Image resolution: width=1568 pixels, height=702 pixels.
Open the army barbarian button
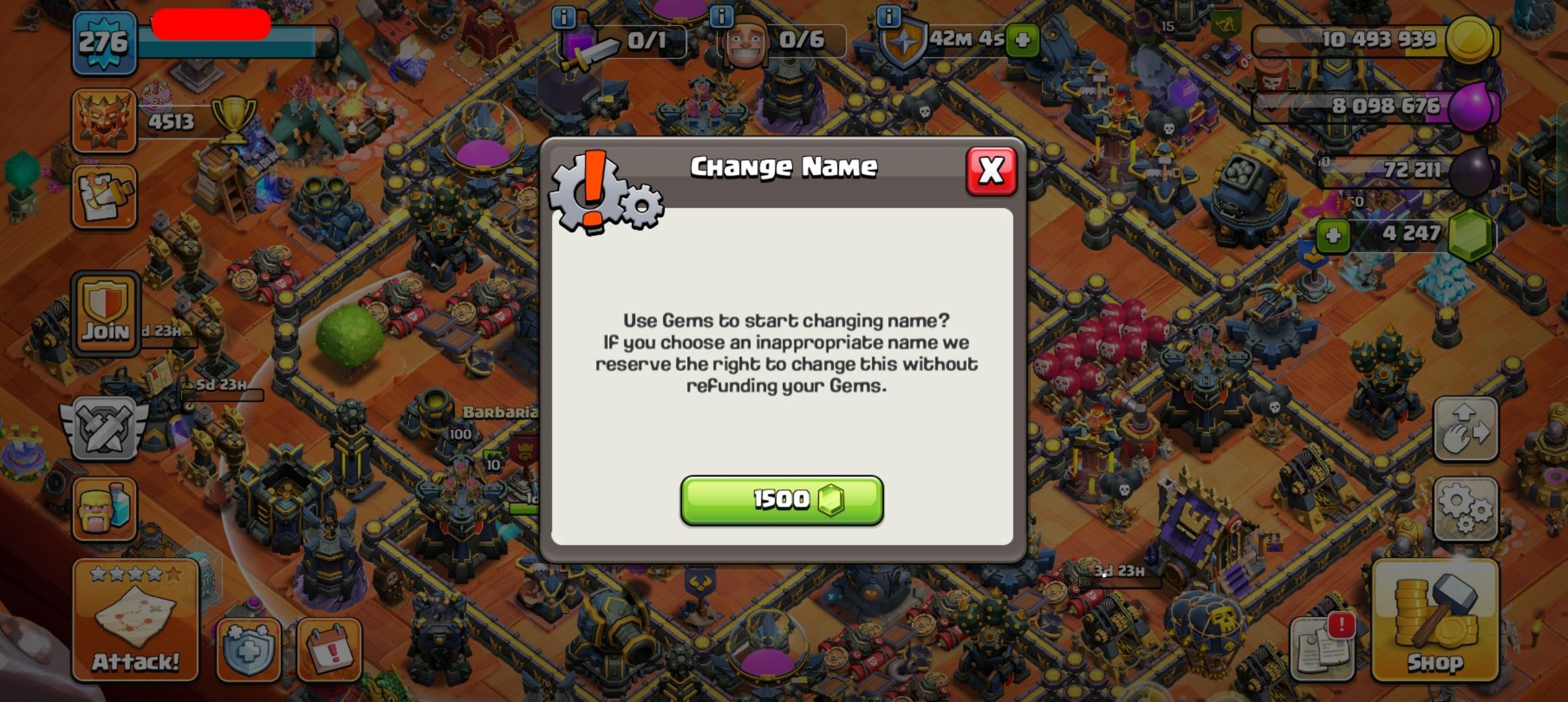point(105,510)
